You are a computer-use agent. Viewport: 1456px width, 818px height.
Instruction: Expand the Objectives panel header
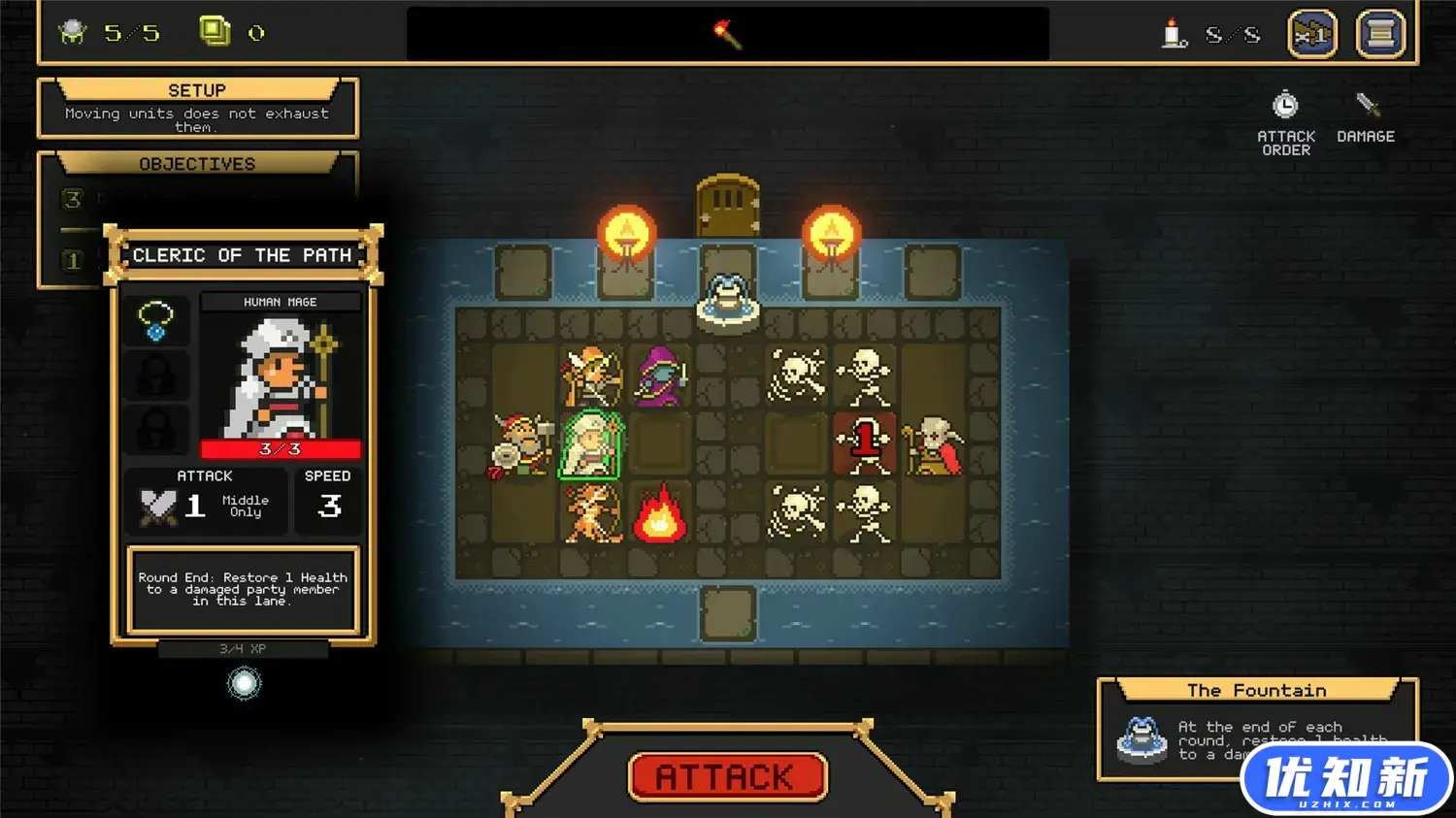(197, 164)
